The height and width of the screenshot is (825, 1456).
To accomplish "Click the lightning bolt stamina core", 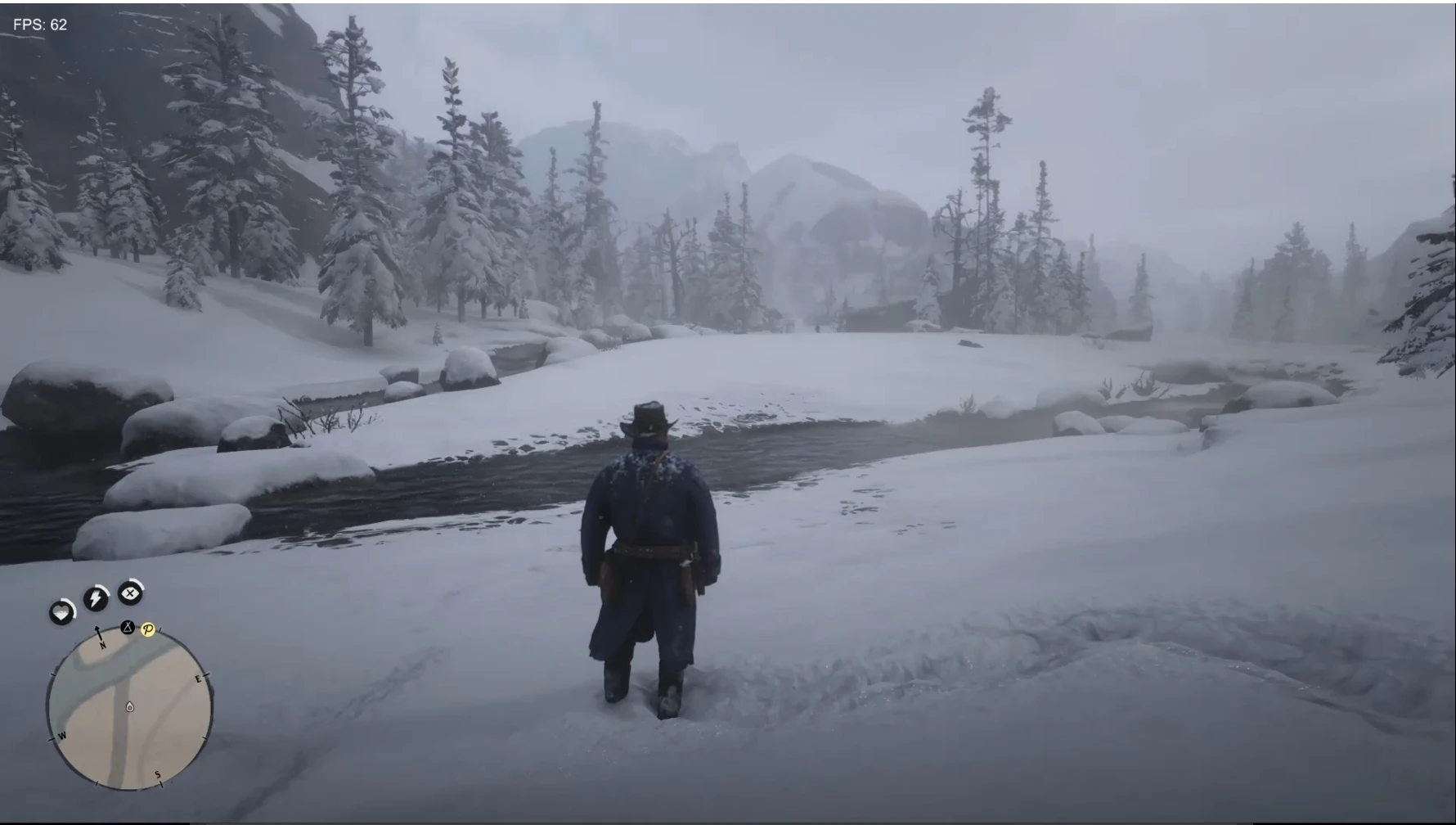I will click(x=97, y=597).
